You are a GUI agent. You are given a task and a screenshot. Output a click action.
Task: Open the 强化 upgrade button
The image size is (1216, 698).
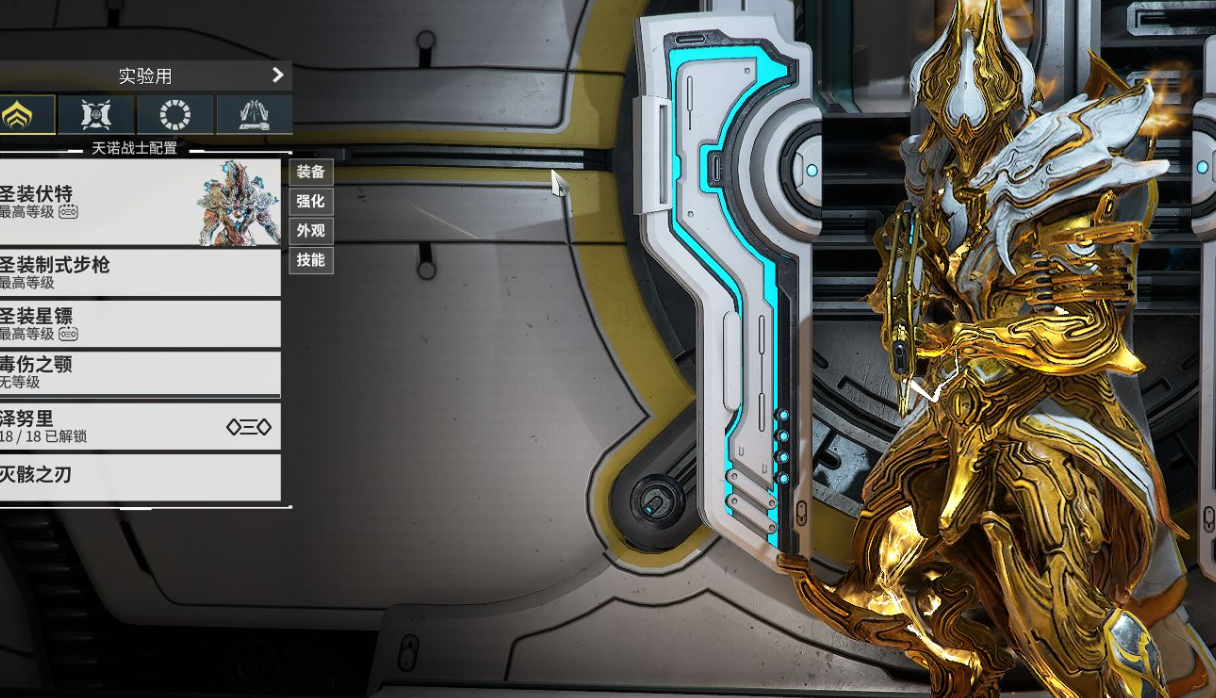tap(311, 201)
